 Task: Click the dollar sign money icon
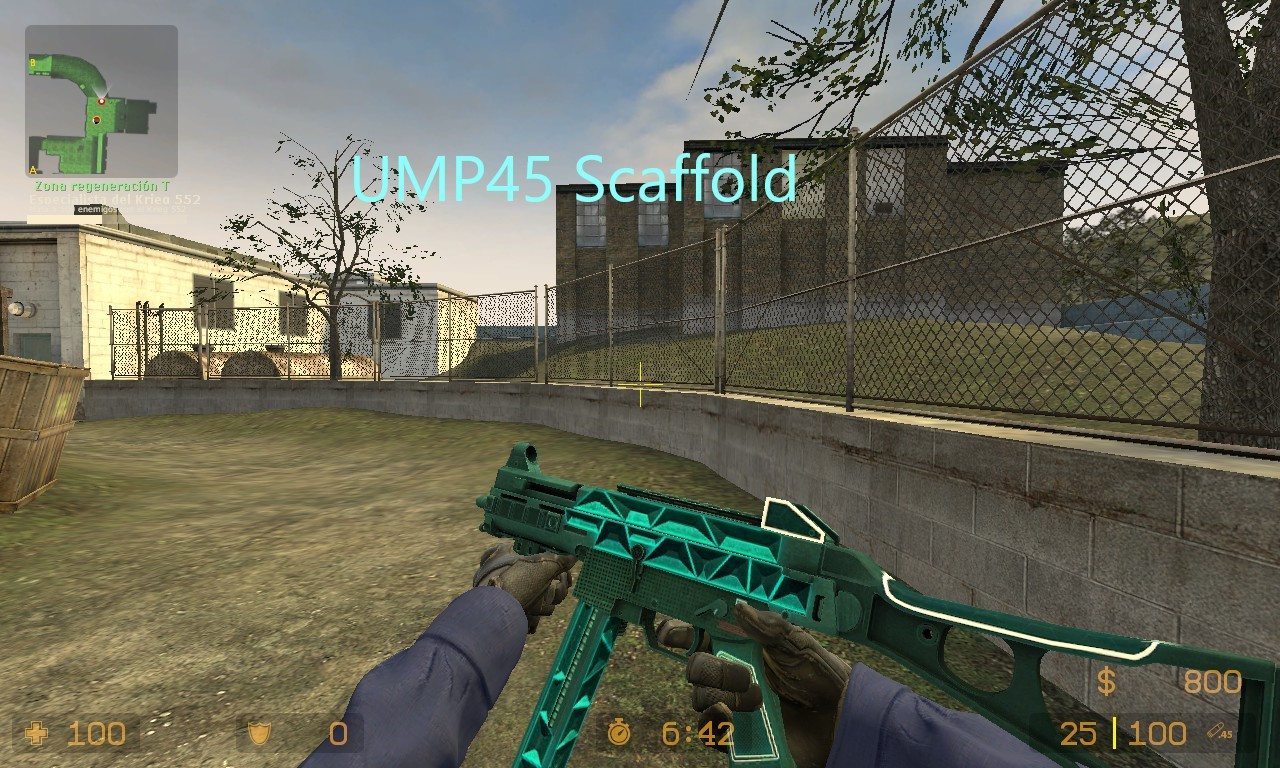[x=1106, y=682]
